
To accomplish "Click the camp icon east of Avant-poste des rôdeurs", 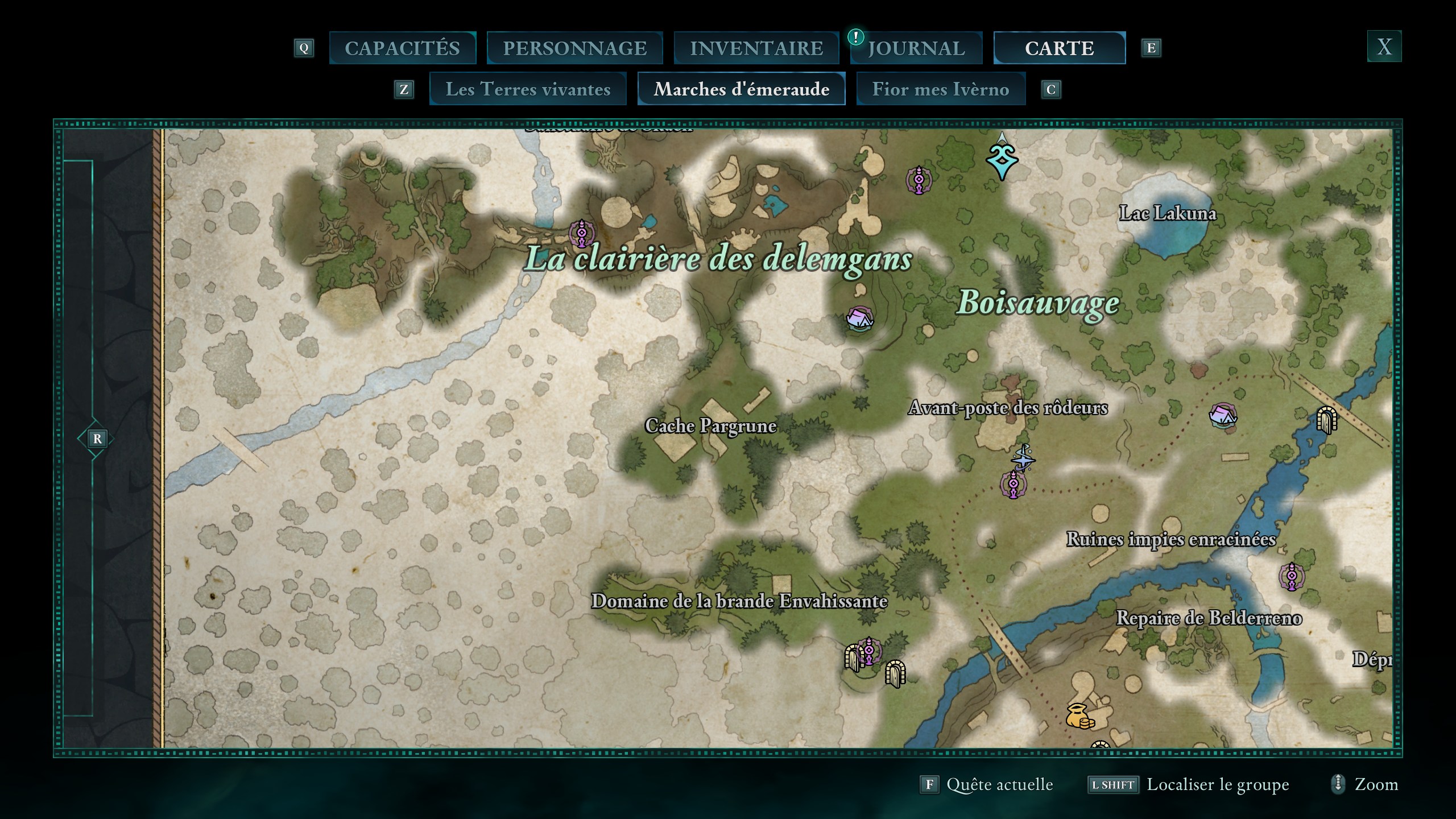I will (x=1222, y=415).
